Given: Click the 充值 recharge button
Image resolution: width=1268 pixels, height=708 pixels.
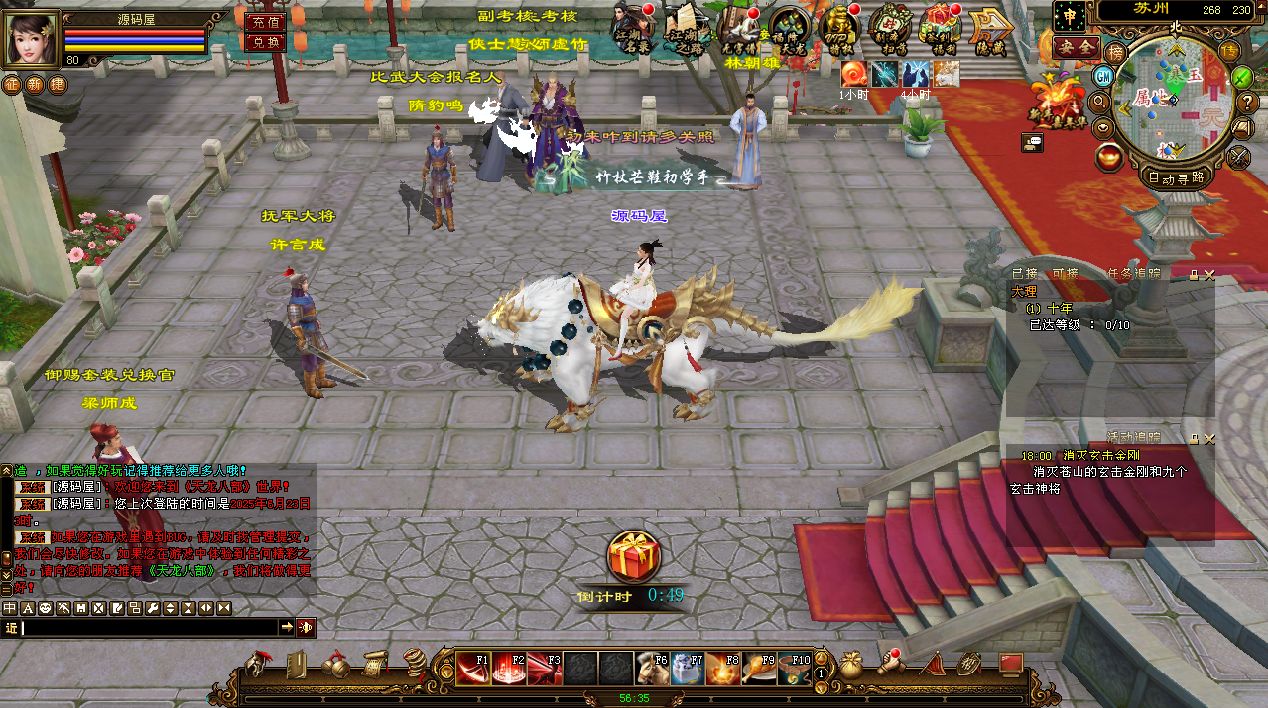Looking at the screenshot, I should pos(264,21).
